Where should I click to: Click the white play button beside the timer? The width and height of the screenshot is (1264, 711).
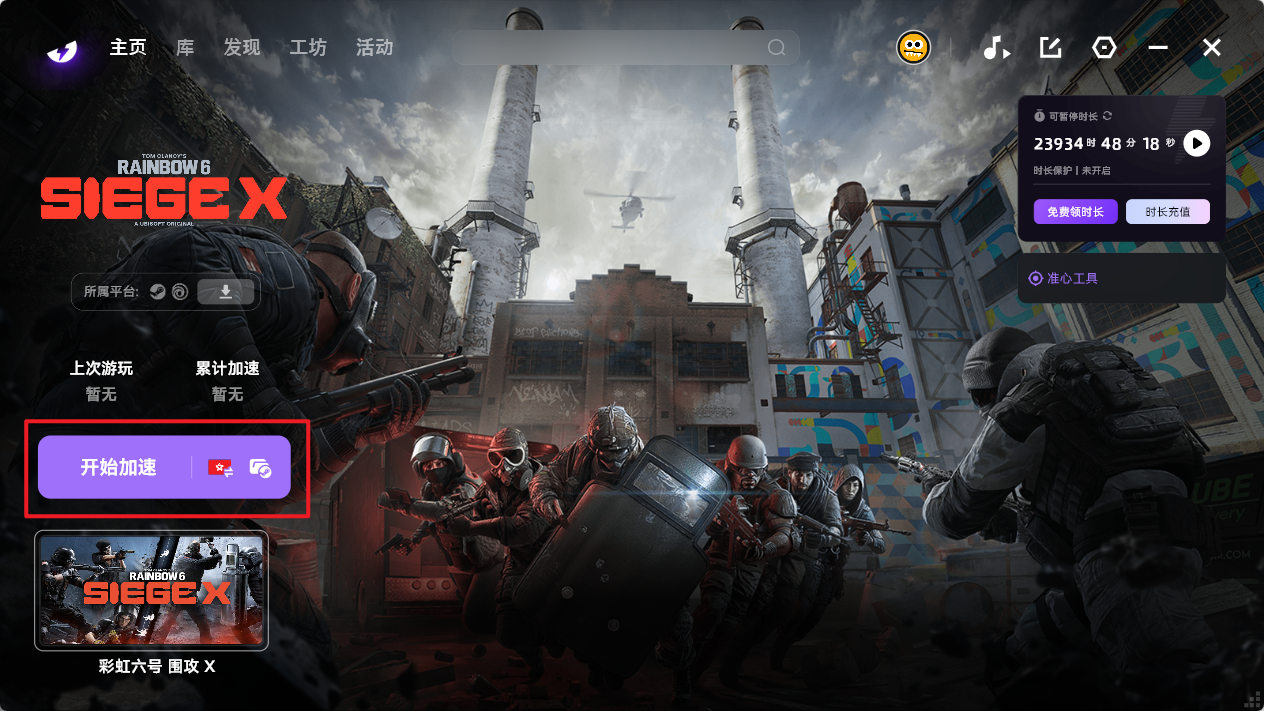[1196, 143]
